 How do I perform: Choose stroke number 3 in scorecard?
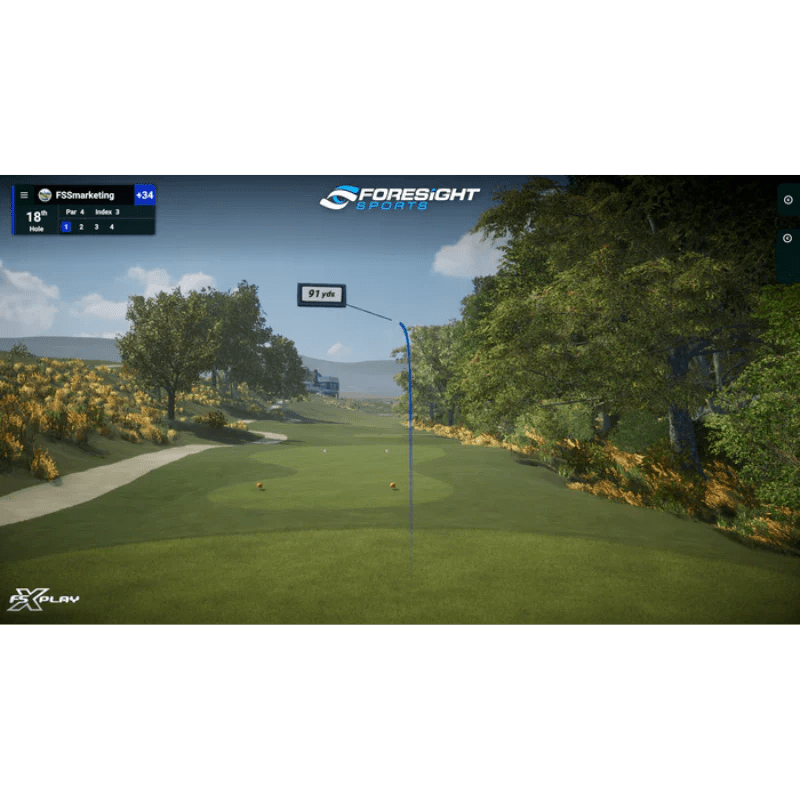coord(96,227)
